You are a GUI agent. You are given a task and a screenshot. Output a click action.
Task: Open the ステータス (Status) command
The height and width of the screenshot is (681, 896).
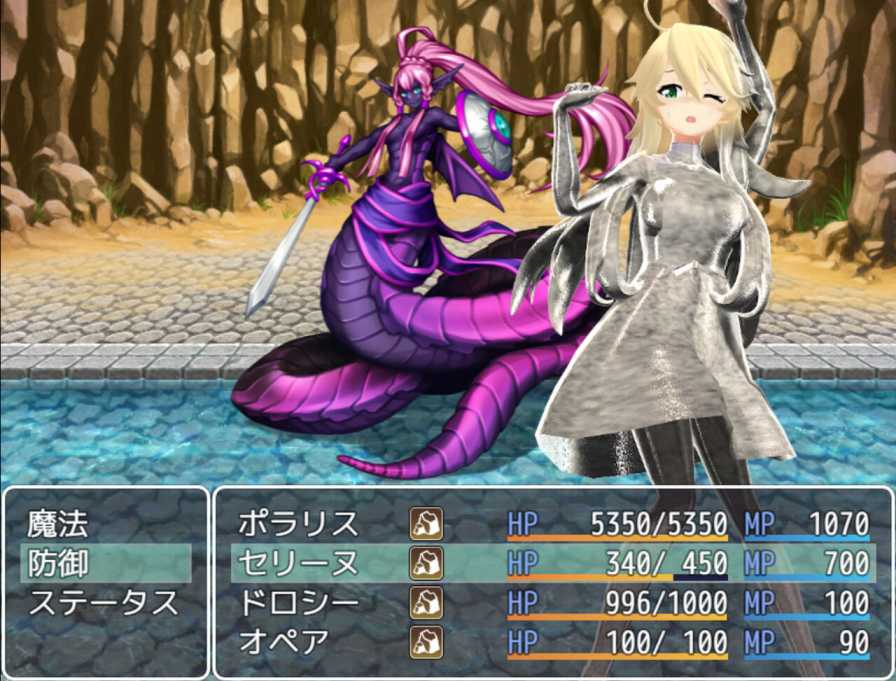click(x=103, y=603)
